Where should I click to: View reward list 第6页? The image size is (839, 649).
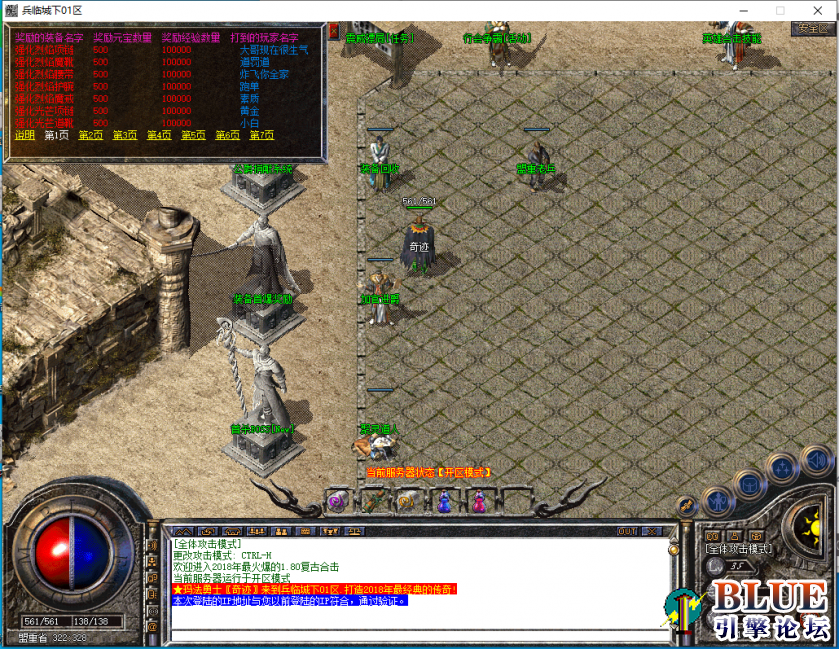click(x=227, y=135)
